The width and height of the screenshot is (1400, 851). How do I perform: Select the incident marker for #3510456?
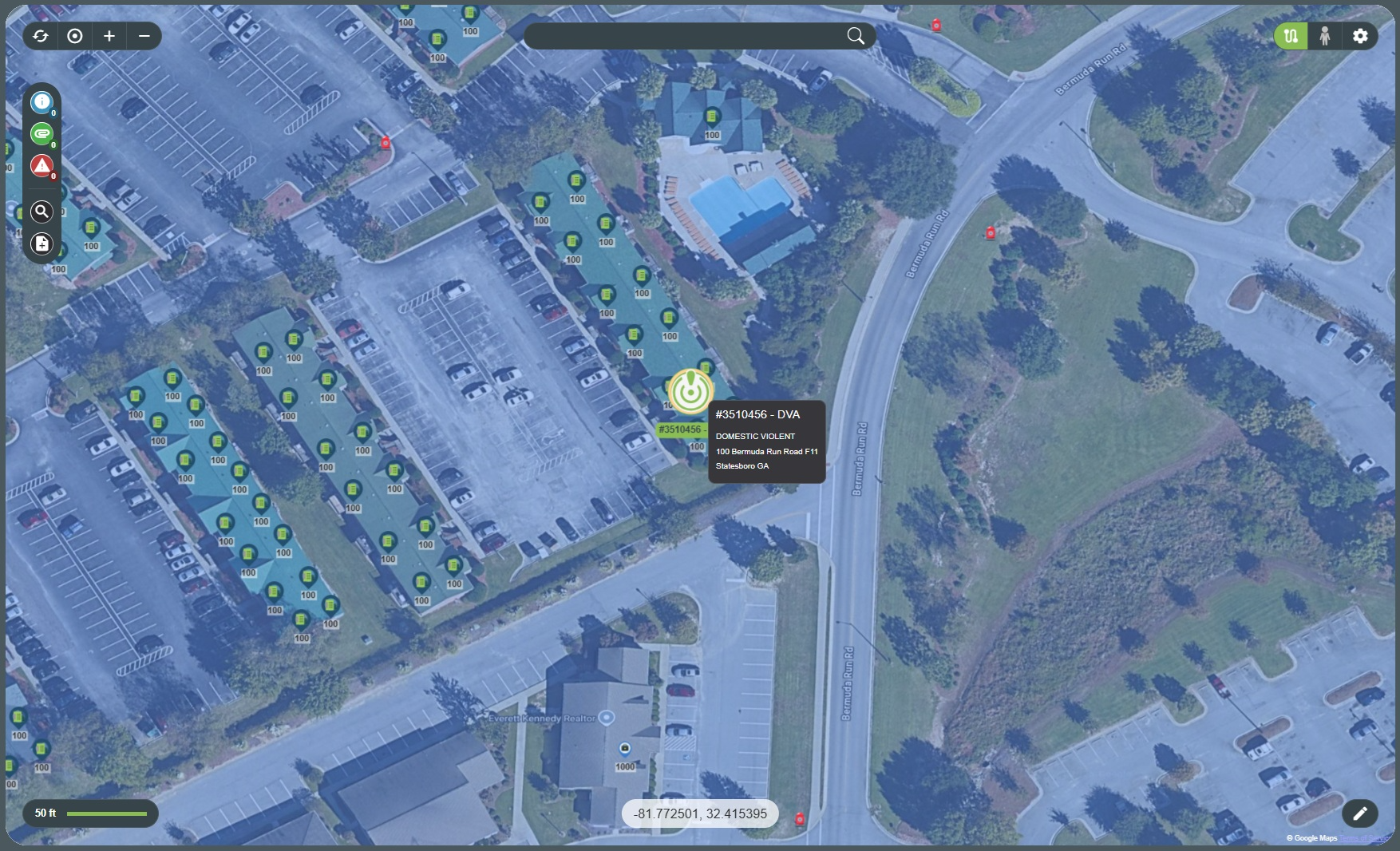point(690,392)
